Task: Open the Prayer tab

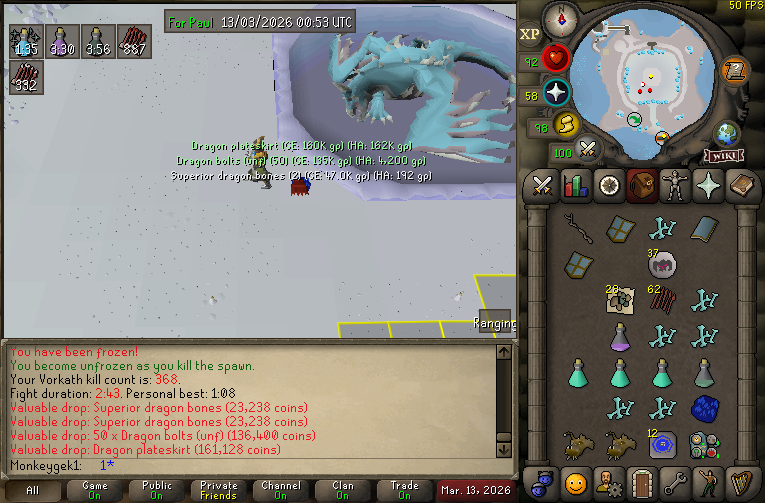Action: [707, 186]
